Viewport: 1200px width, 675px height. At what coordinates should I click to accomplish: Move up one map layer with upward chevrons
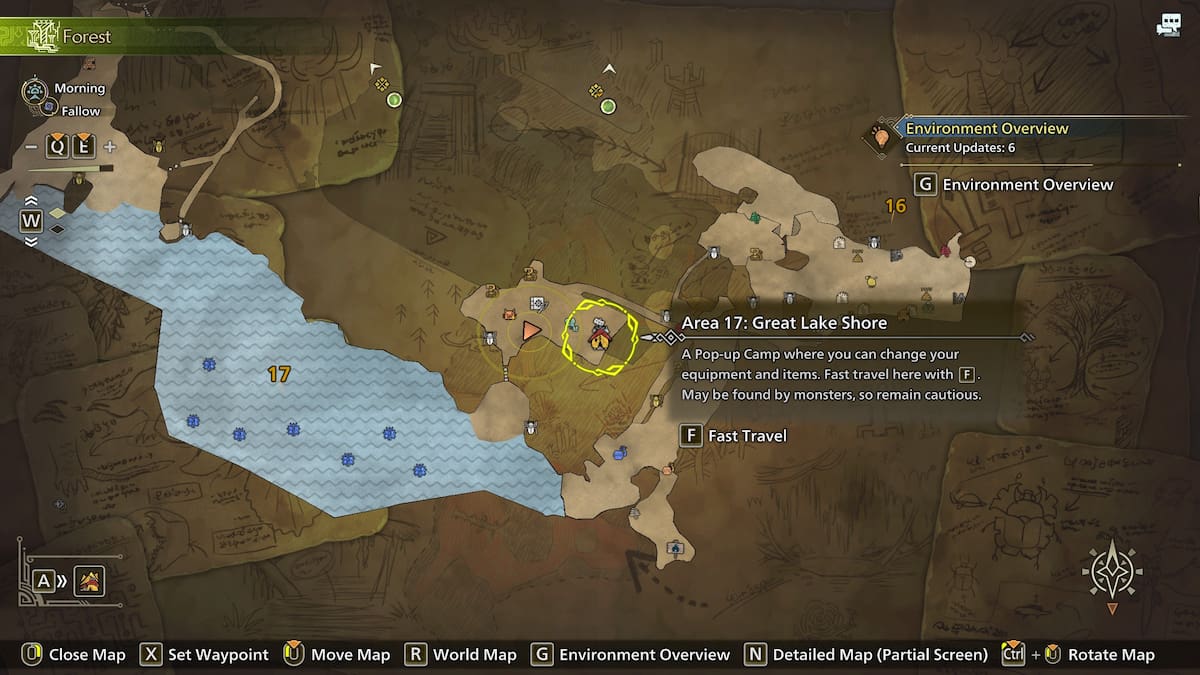[31, 201]
